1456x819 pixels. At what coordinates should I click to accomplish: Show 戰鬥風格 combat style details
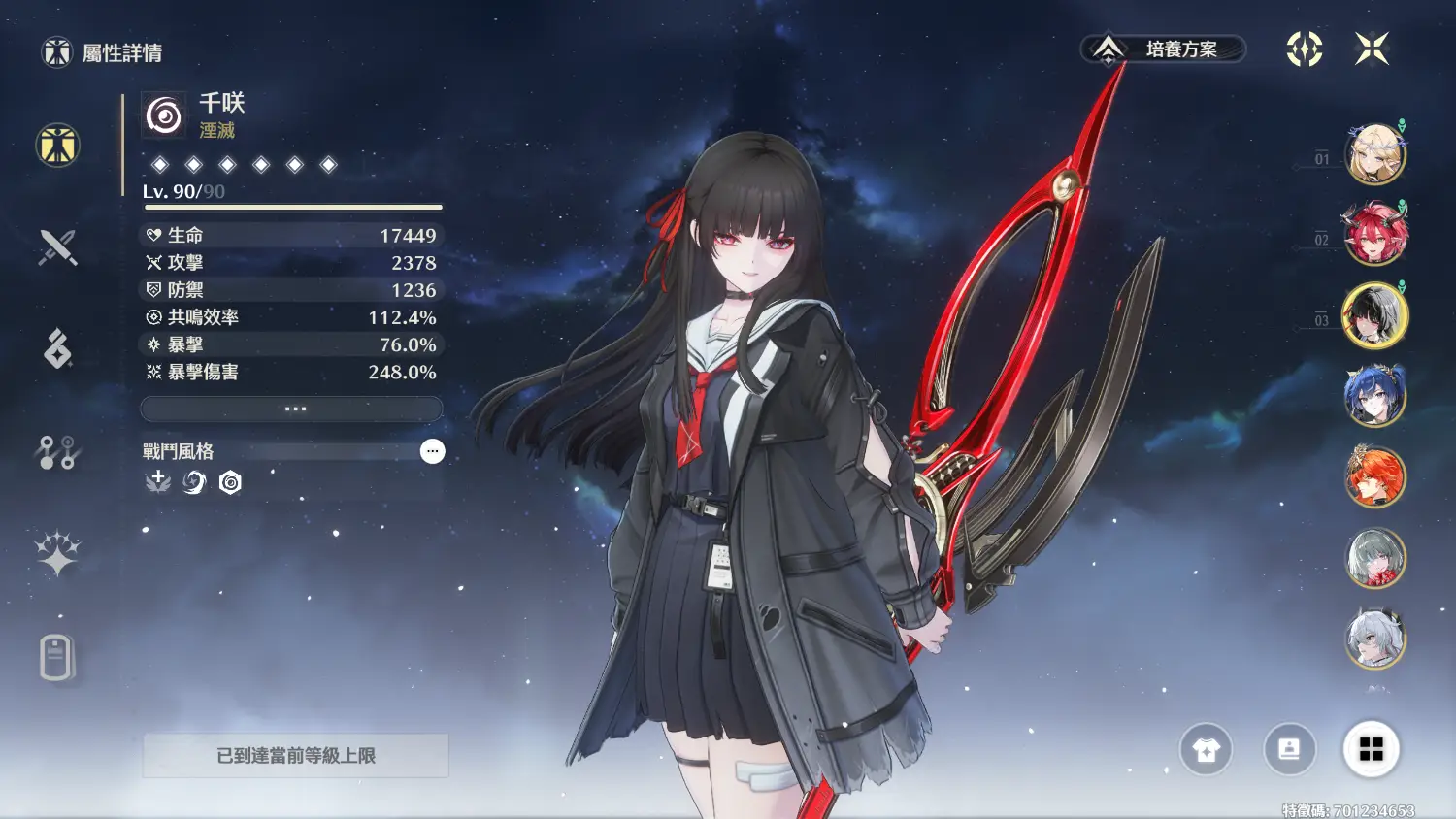432,451
